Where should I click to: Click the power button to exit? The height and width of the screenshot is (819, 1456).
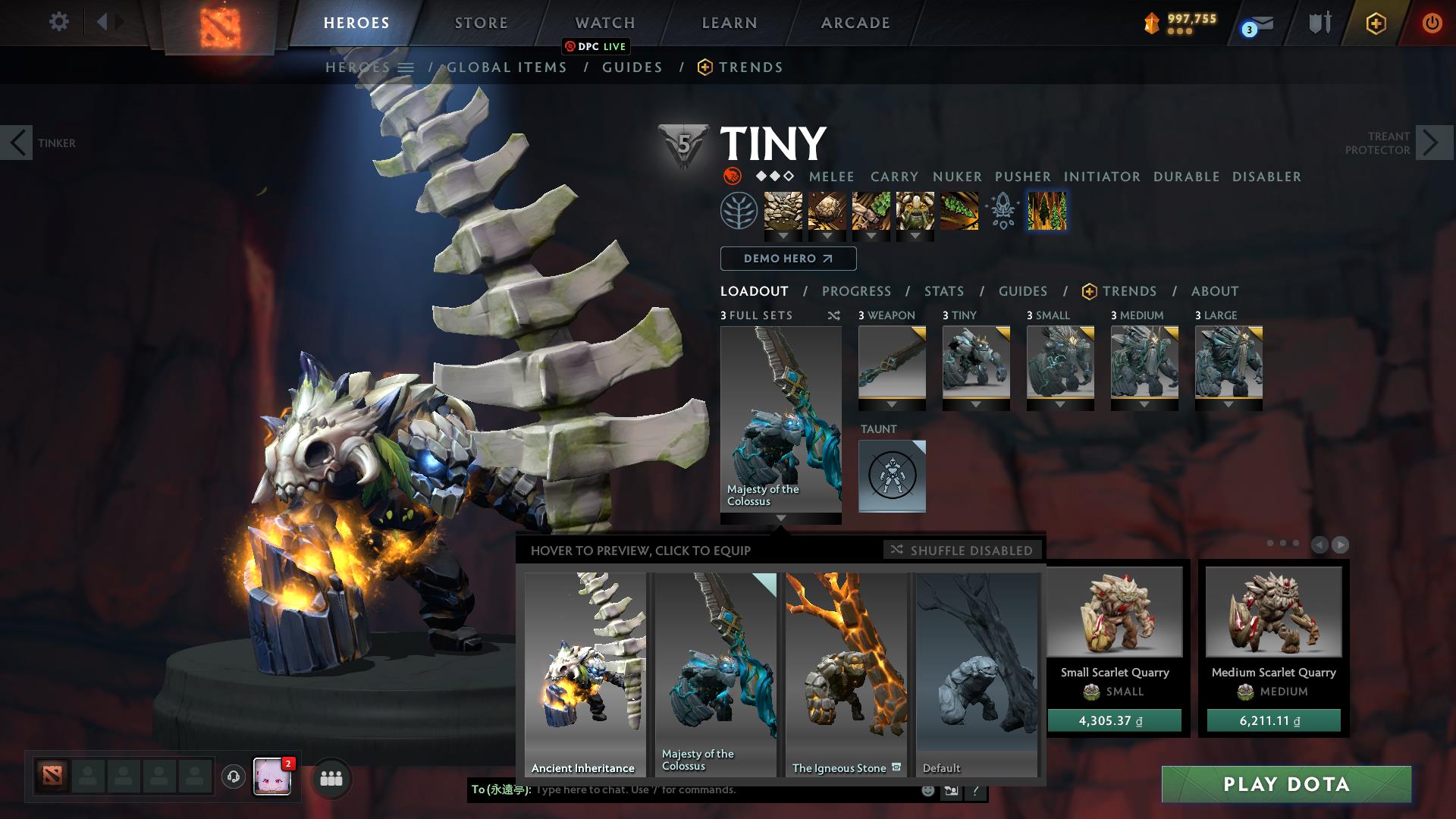coord(1432,23)
